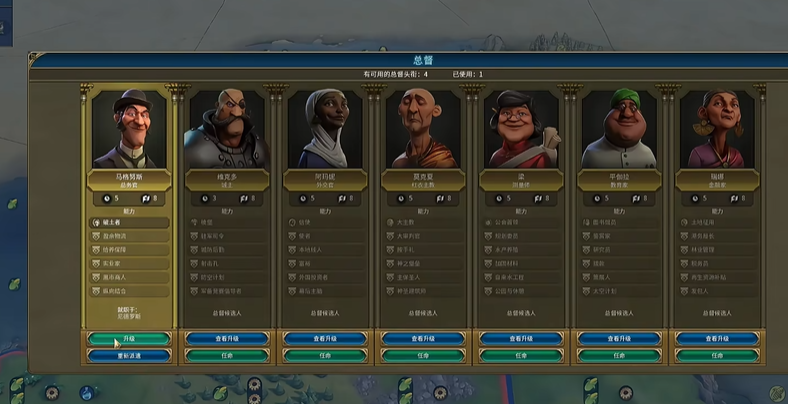
Task: Click the 升级 button for Magnus
Action: (129, 339)
